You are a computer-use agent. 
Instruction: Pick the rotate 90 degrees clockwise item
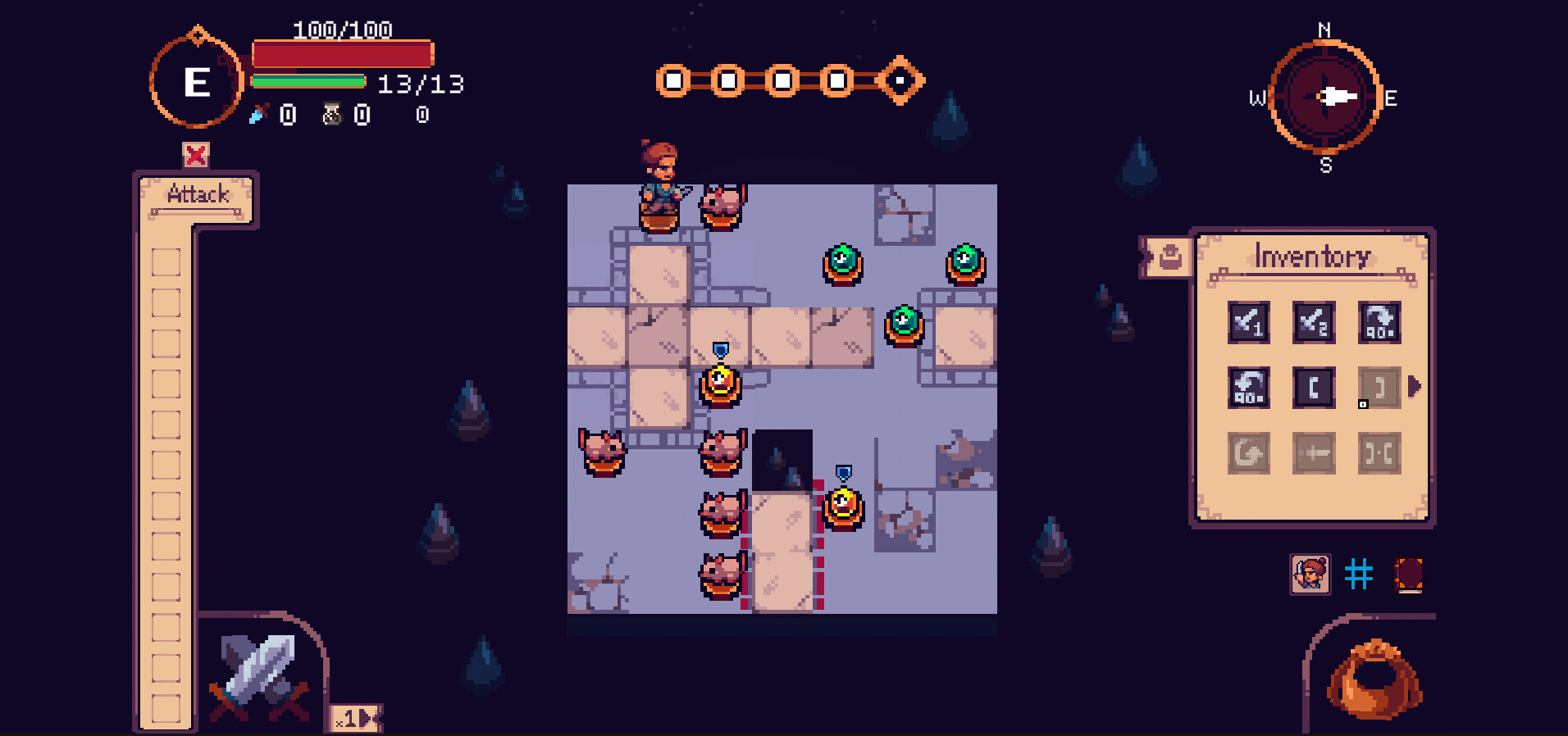click(x=1380, y=321)
